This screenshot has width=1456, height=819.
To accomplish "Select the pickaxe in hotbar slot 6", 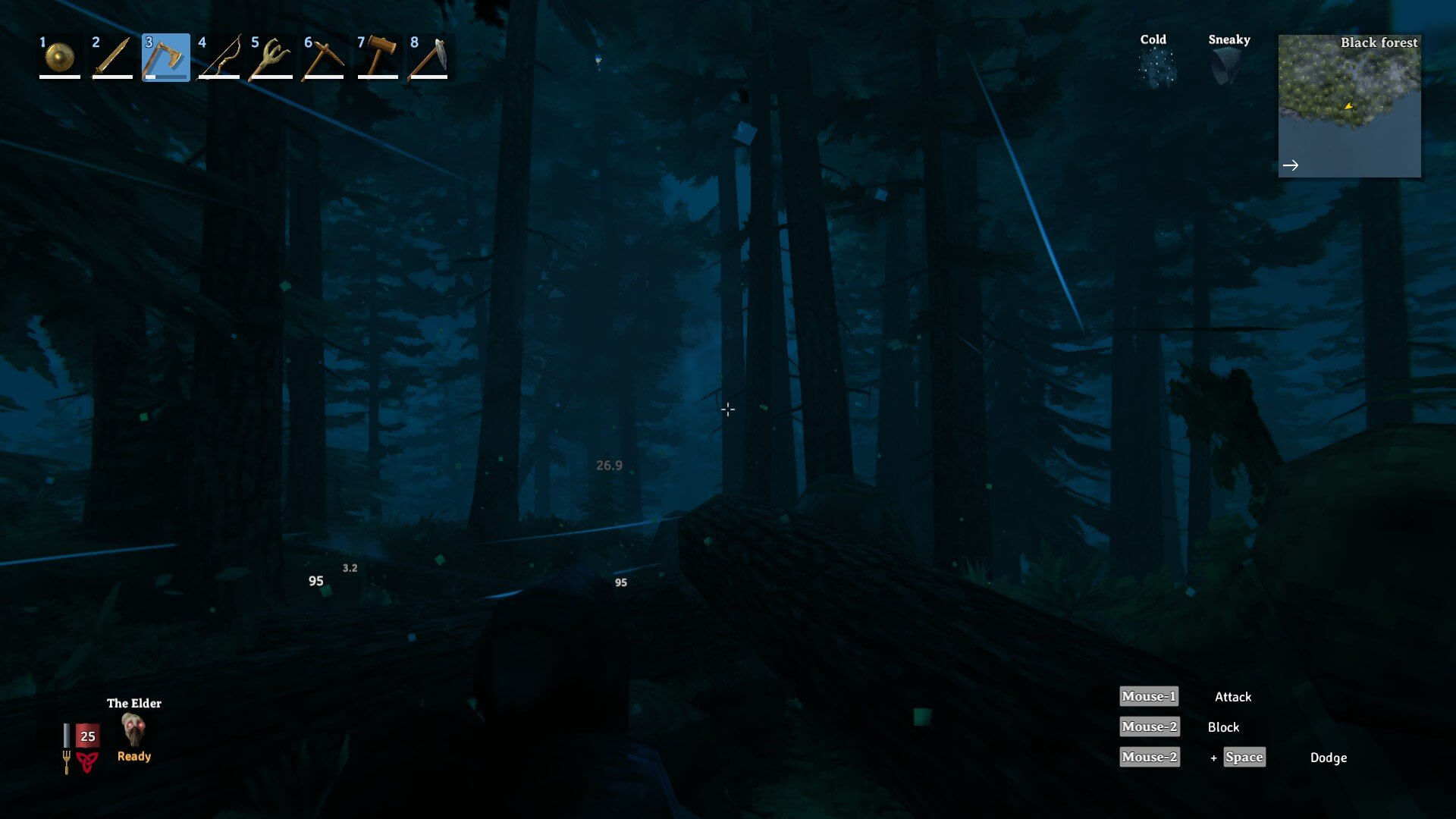I will [325, 57].
